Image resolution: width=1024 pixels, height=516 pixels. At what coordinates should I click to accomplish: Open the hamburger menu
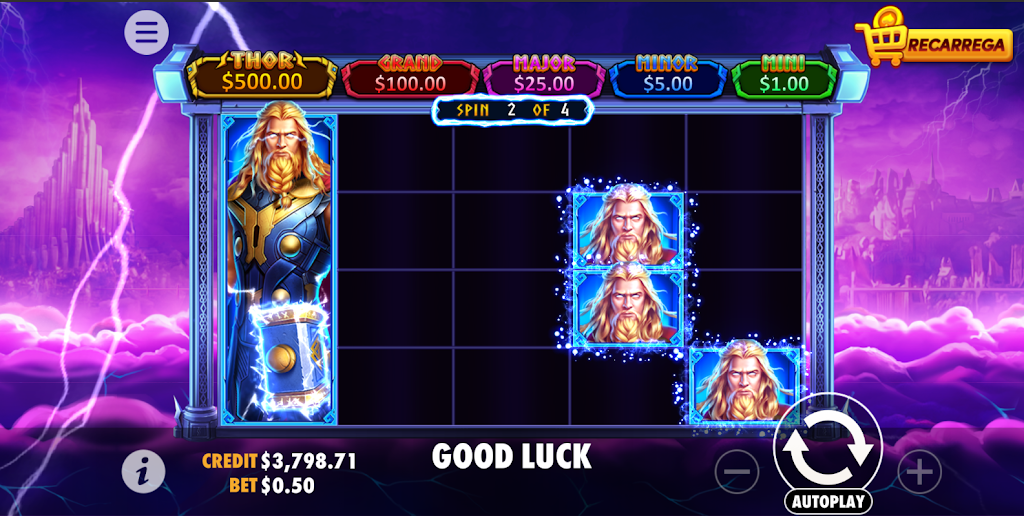click(x=146, y=33)
